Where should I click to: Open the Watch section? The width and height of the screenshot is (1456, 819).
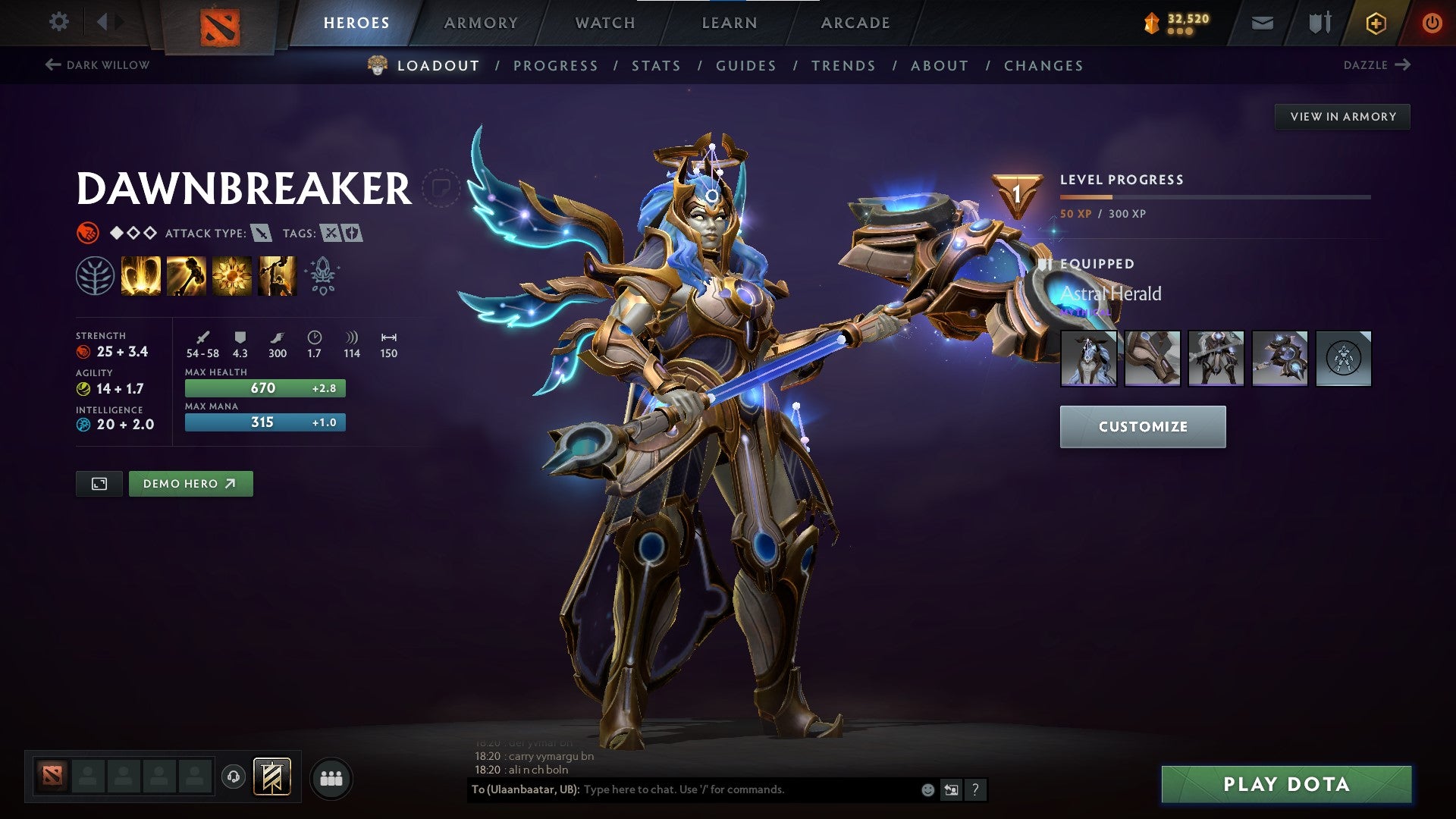[606, 22]
